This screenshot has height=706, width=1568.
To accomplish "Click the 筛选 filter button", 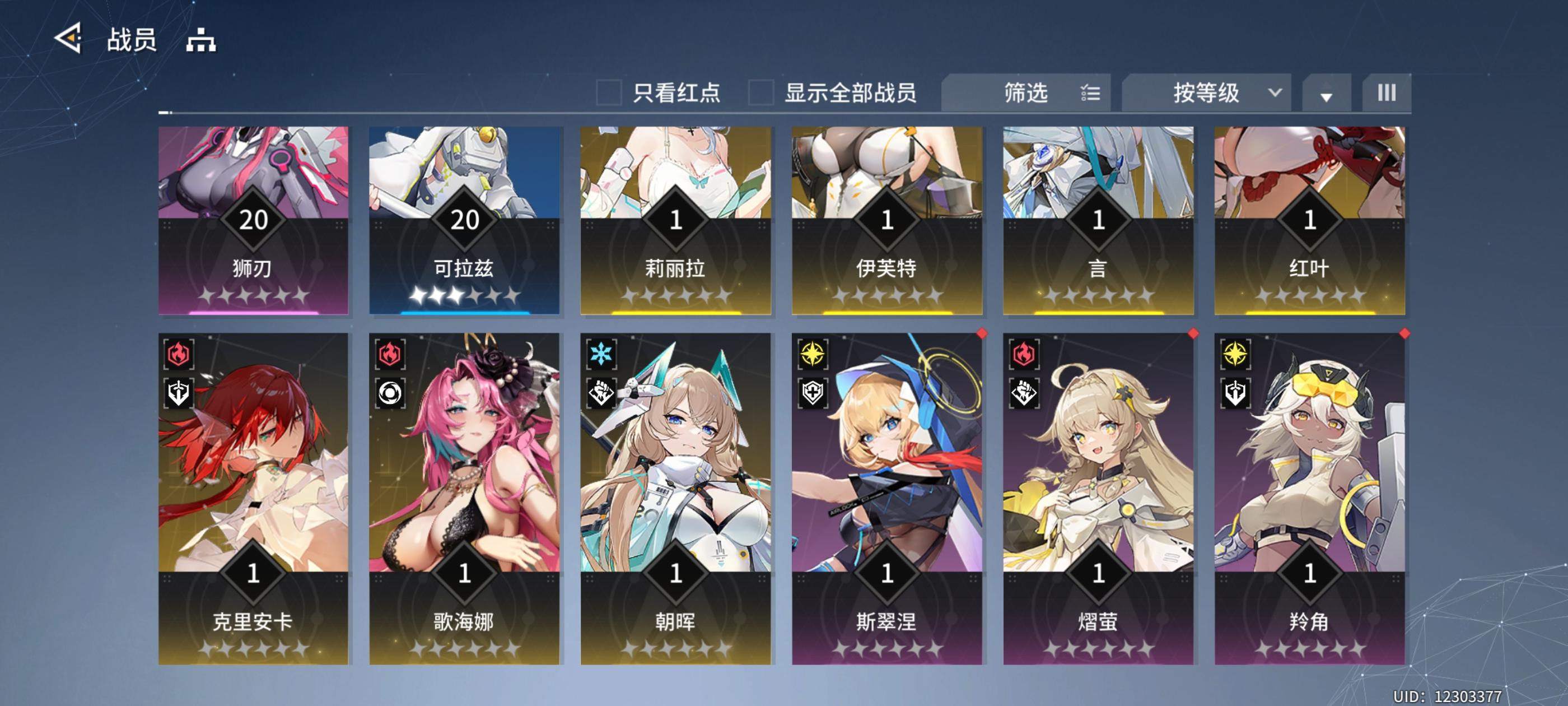I will pyautogui.click(x=1026, y=92).
